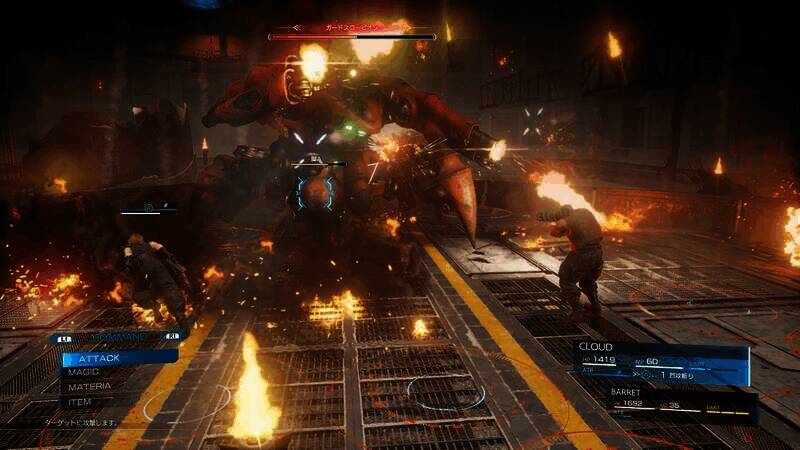This screenshot has height=450, width=800.
Task: Select Cloud's party status panel
Action: pyautogui.click(x=662, y=365)
